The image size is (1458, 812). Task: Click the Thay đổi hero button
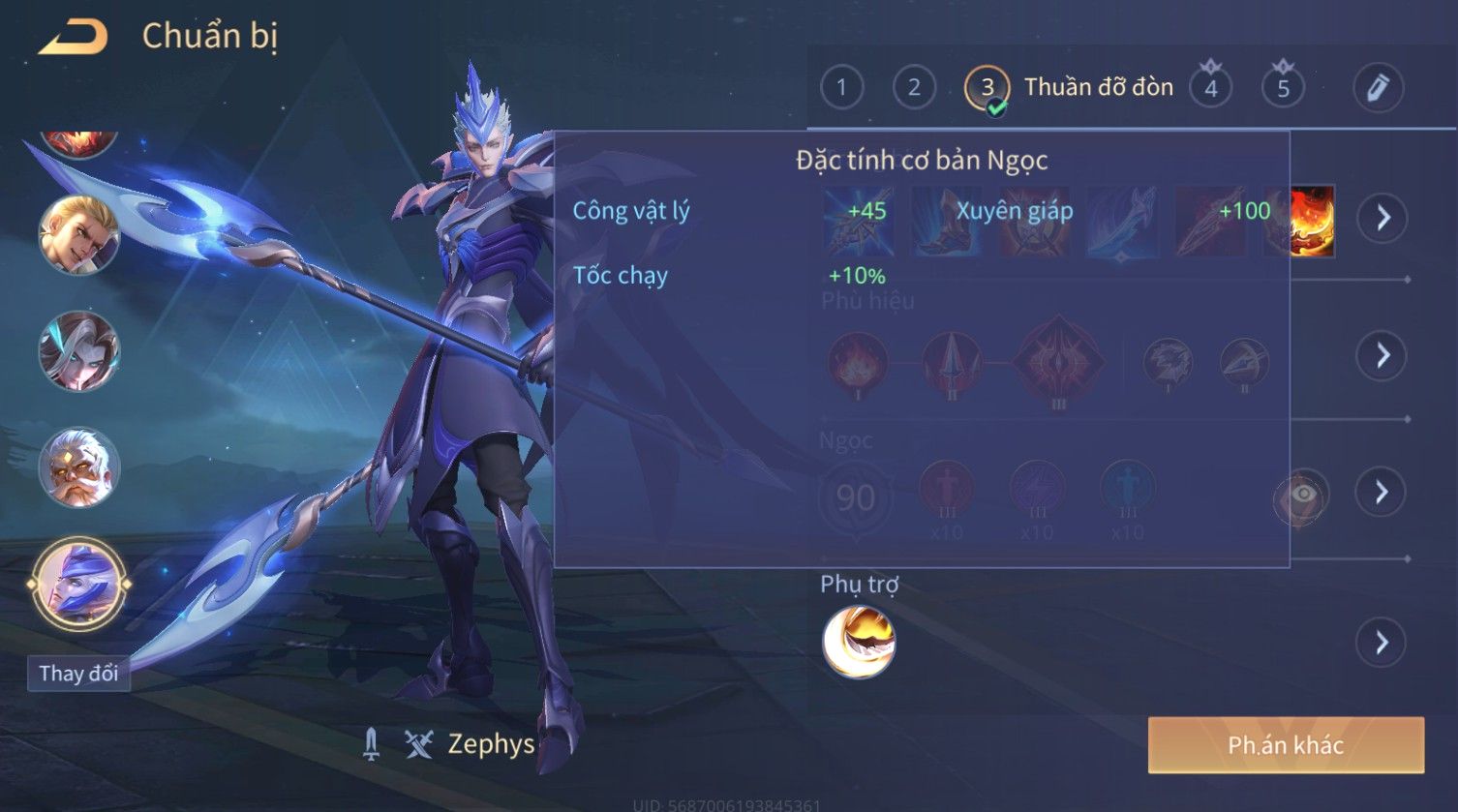click(x=78, y=674)
